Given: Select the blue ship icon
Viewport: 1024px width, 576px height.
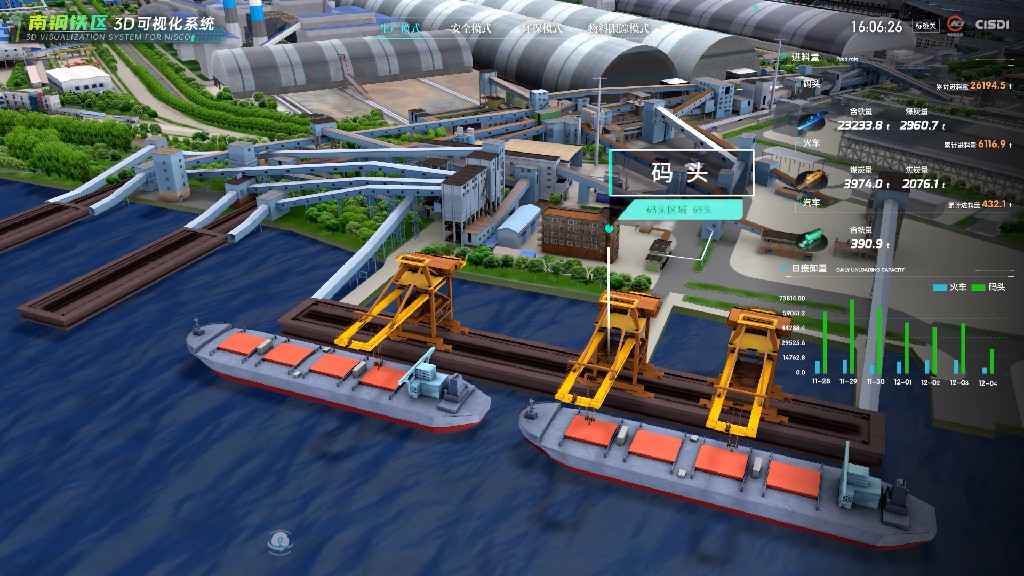Looking at the screenshot, I should point(810,122).
